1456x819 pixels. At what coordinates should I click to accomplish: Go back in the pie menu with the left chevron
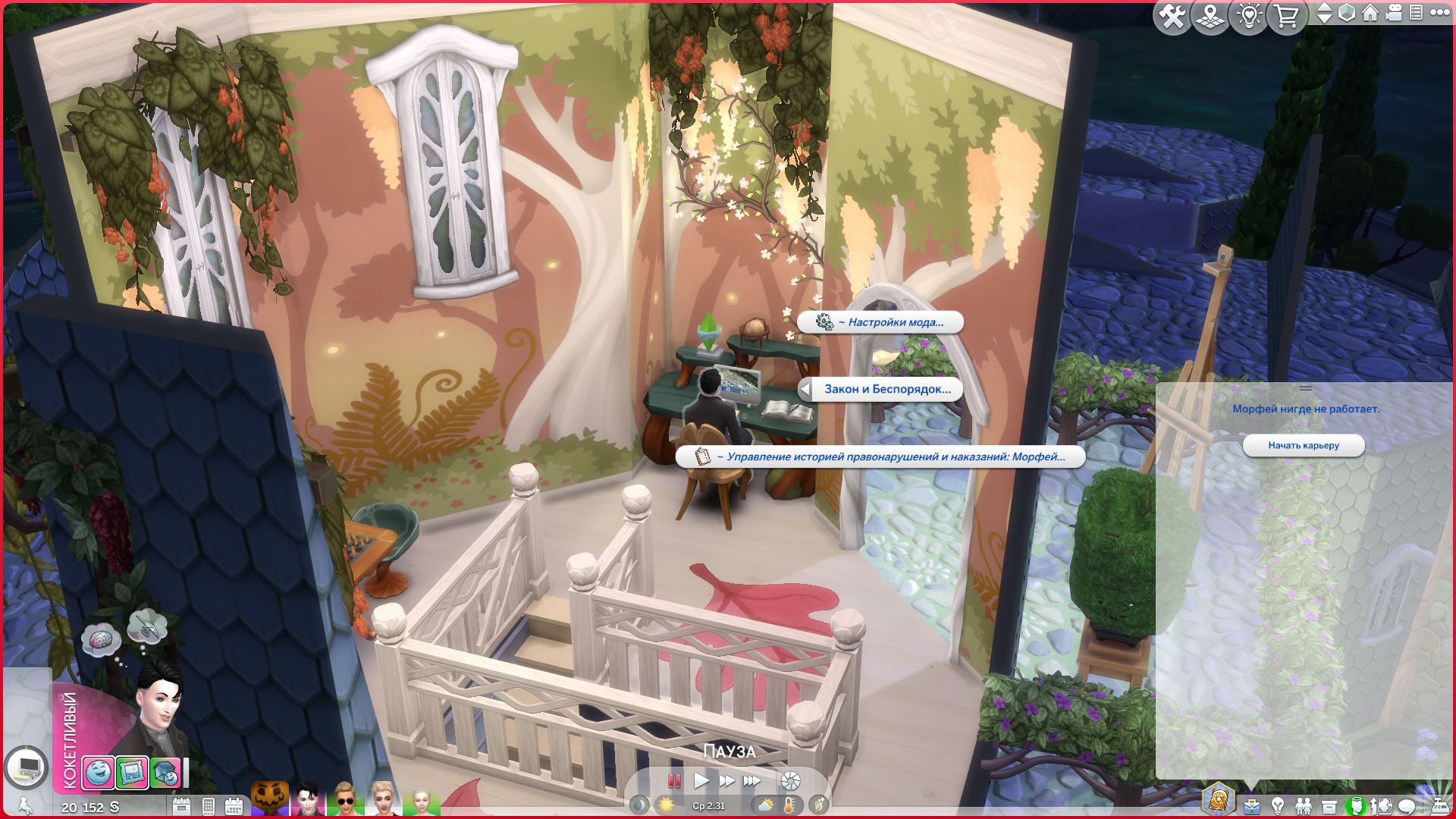(x=806, y=391)
